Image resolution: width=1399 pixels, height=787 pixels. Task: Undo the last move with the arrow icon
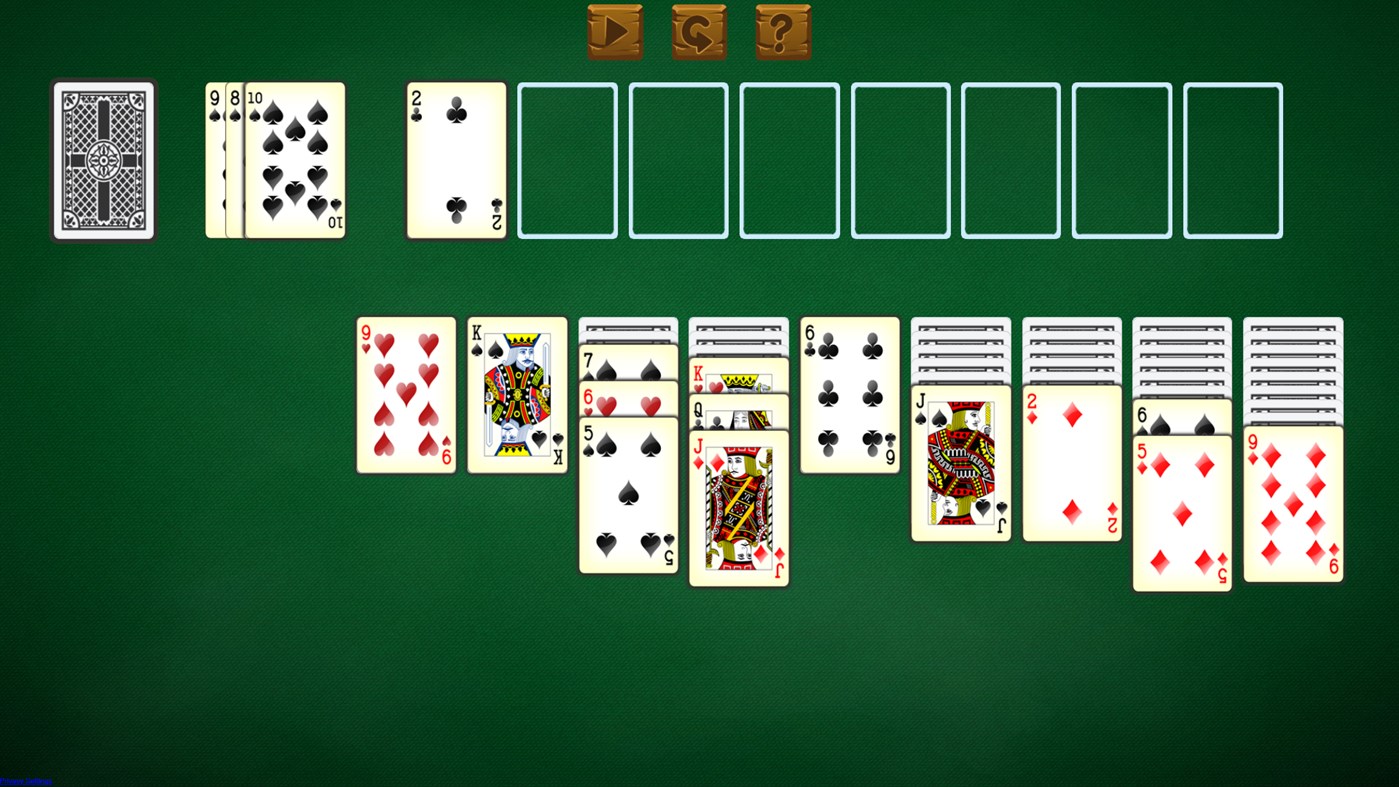(x=699, y=31)
